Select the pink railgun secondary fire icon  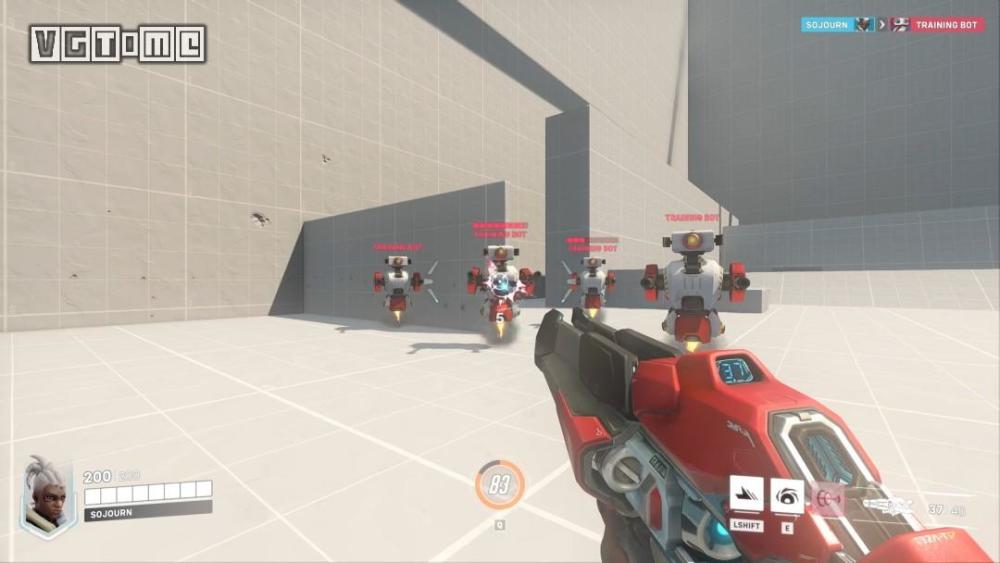828,497
